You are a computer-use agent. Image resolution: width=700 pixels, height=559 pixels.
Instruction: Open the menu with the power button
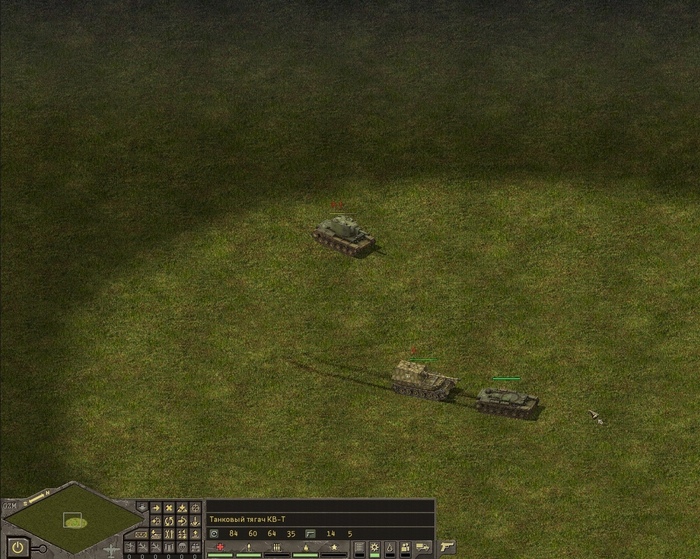pyautogui.click(x=18, y=547)
